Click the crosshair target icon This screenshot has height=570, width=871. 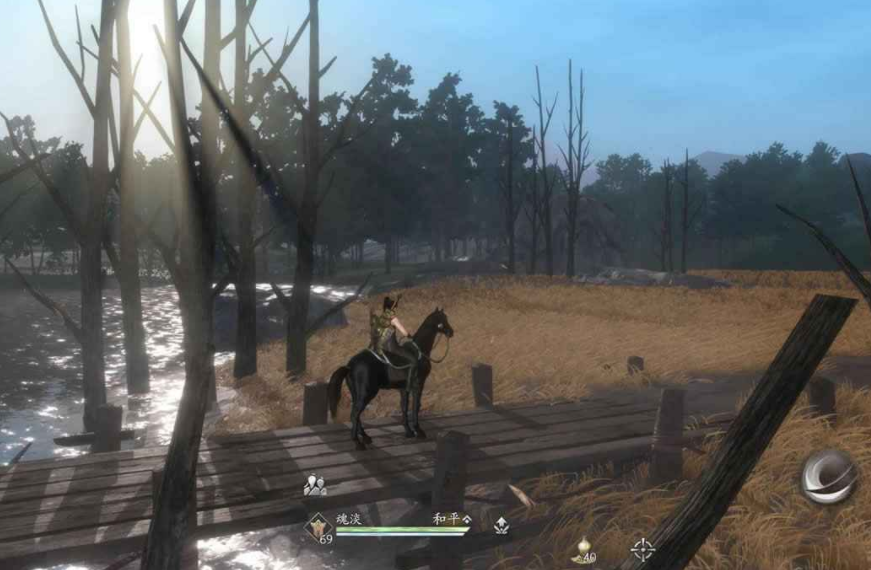pyautogui.click(x=642, y=549)
